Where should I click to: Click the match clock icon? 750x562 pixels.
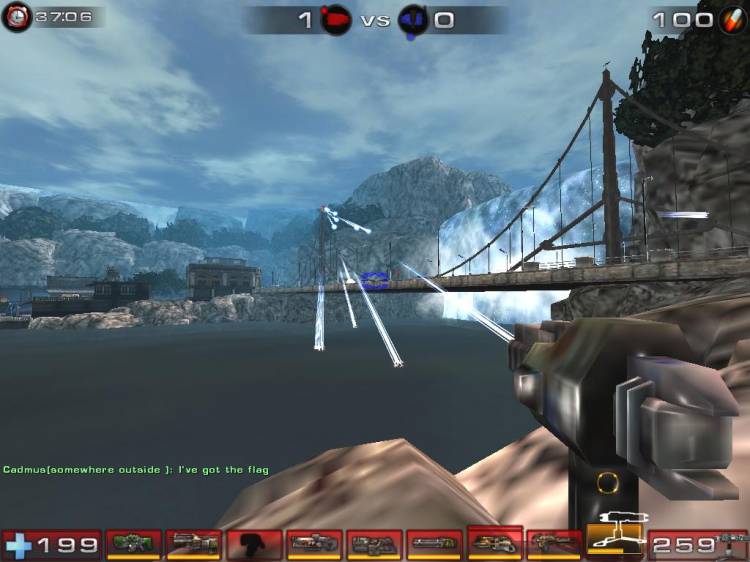coord(16,17)
